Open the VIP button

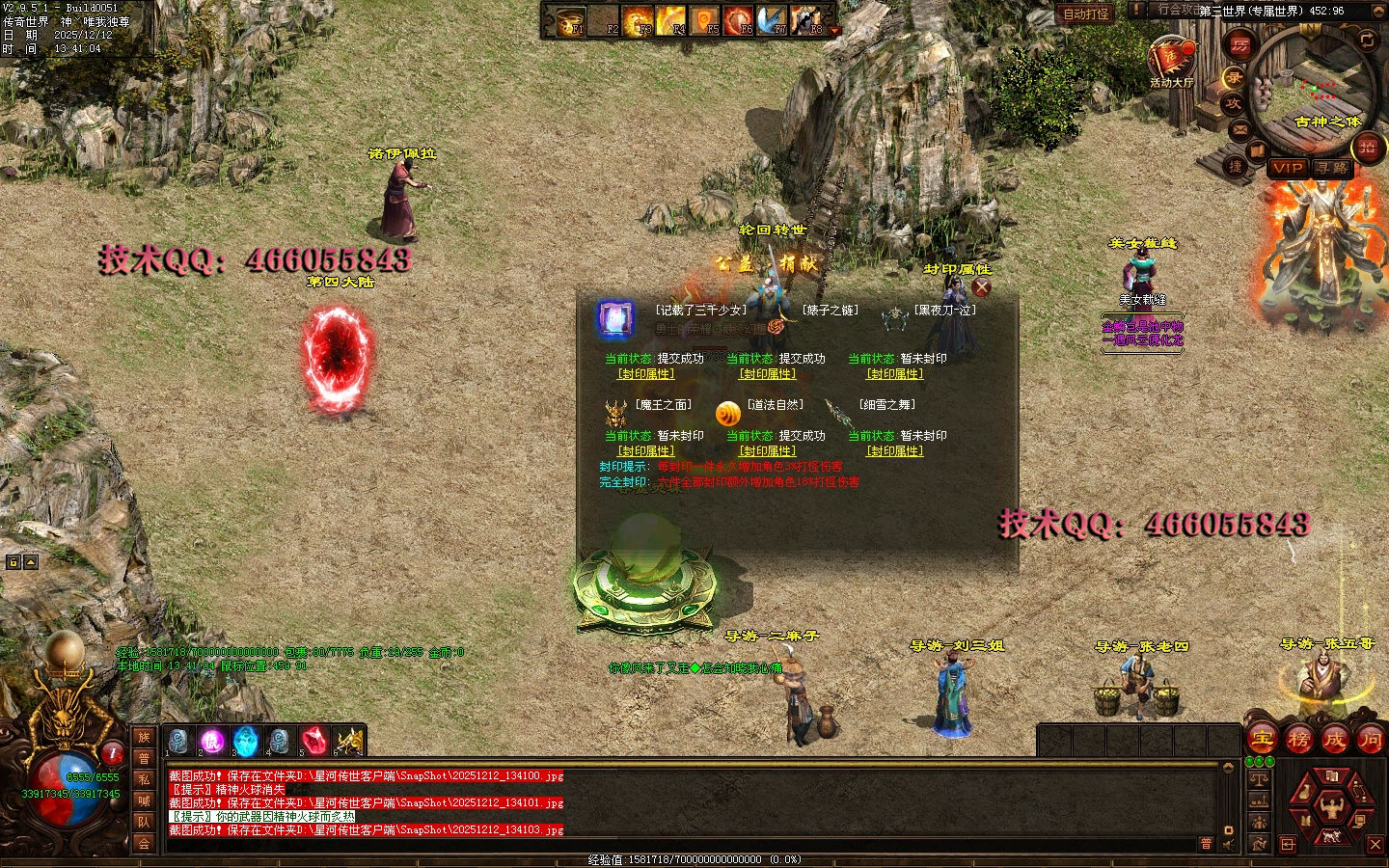(x=1287, y=168)
